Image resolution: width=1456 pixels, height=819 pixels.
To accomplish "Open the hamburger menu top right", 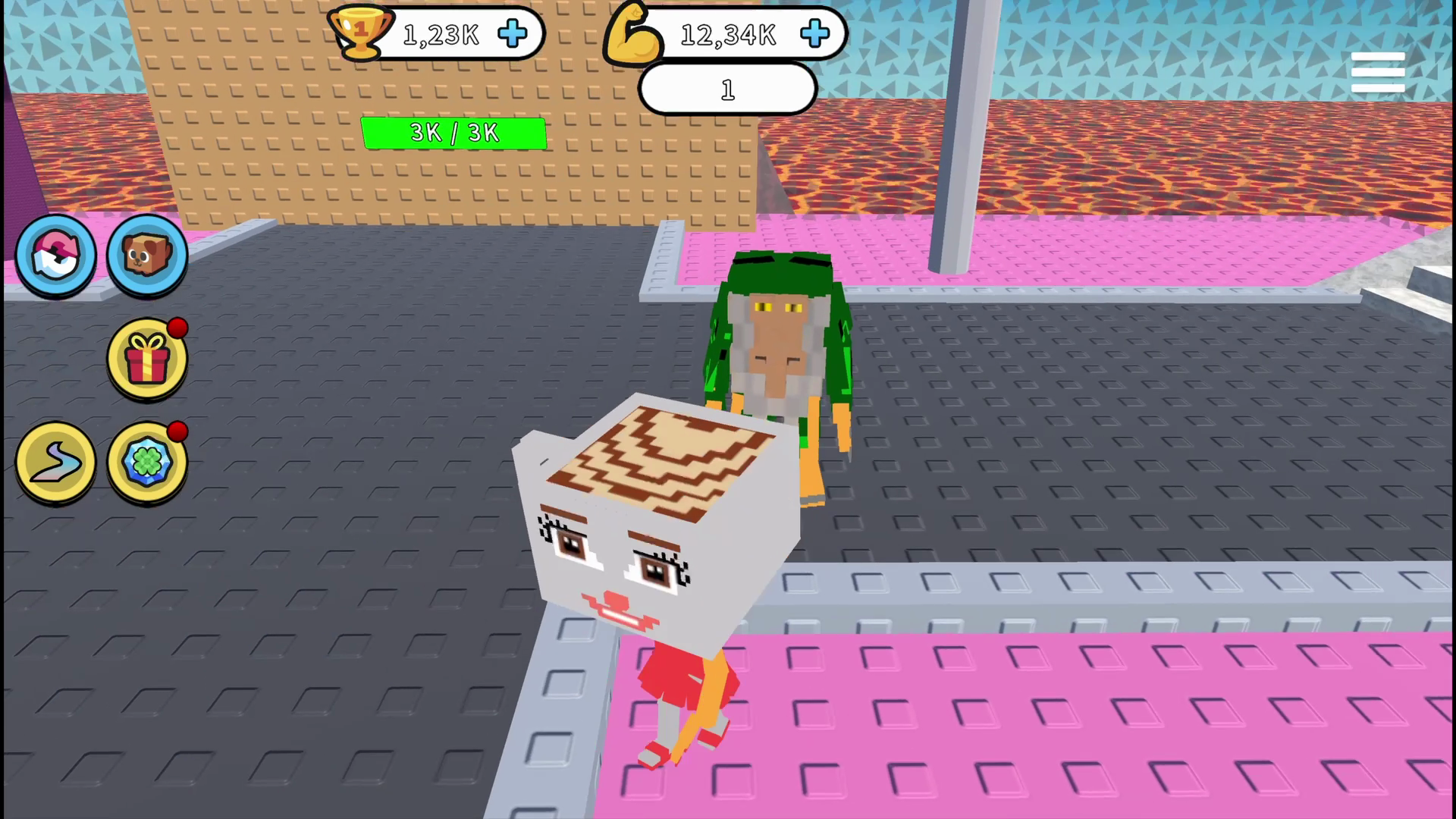I will pyautogui.click(x=1378, y=71).
